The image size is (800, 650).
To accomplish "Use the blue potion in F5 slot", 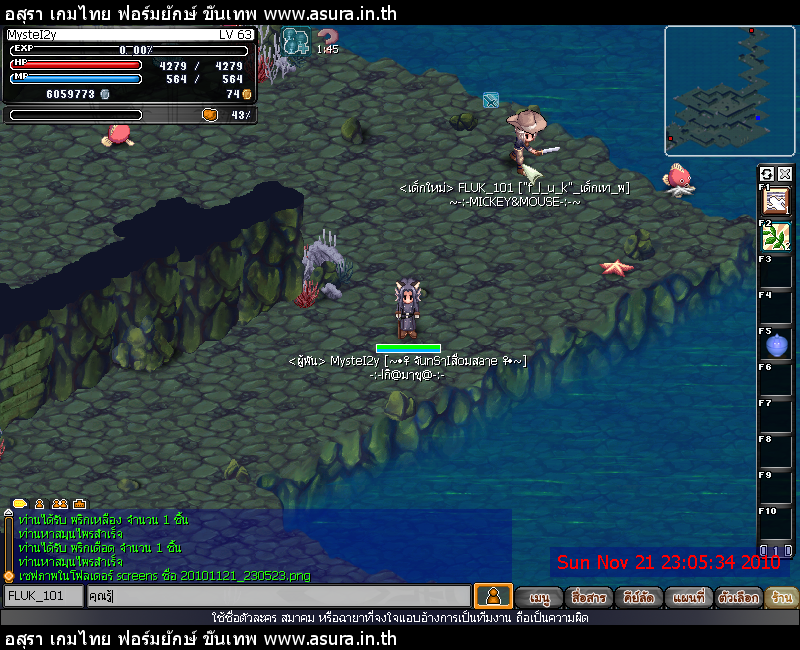I will click(776, 345).
